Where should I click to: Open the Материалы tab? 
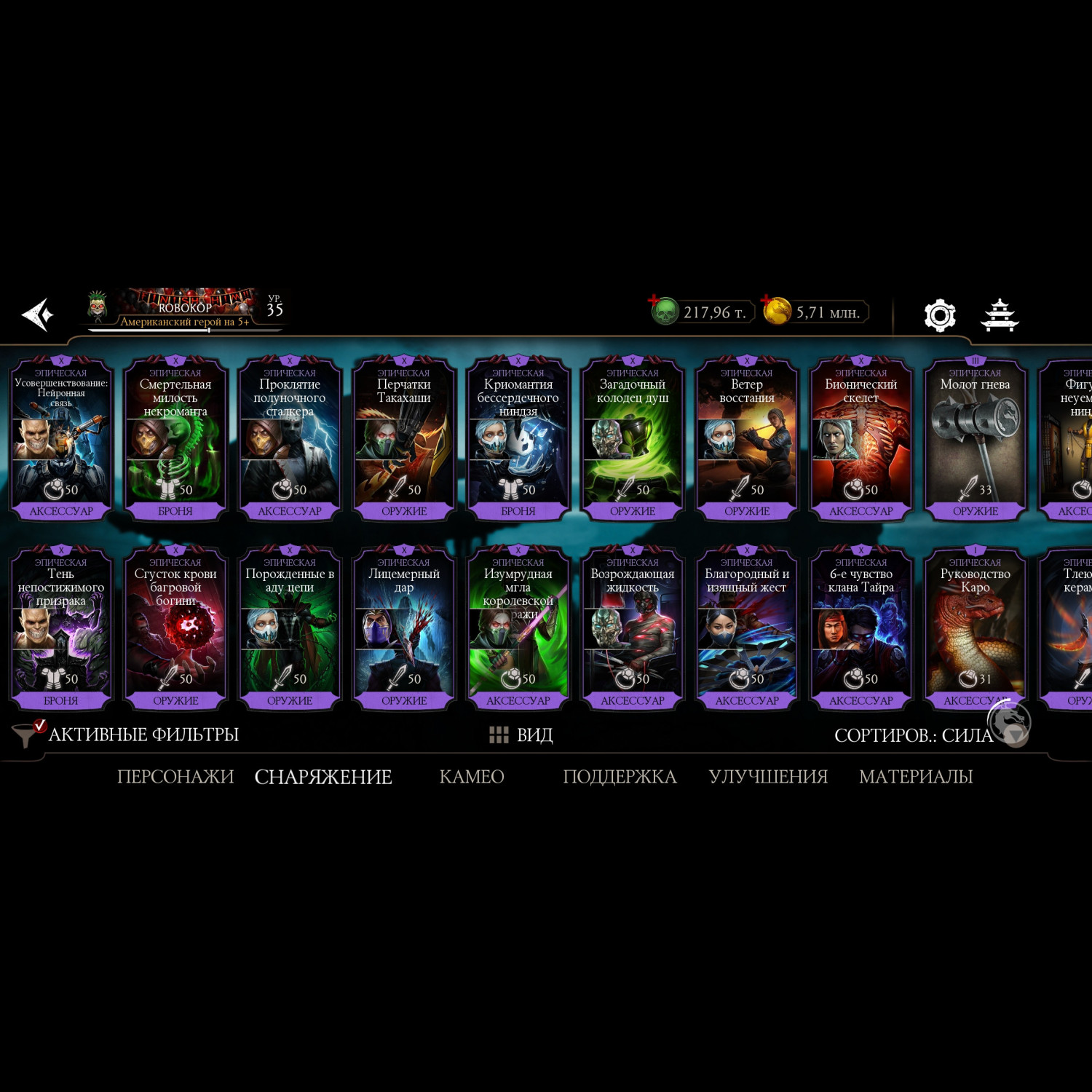pyautogui.click(x=915, y=777)
